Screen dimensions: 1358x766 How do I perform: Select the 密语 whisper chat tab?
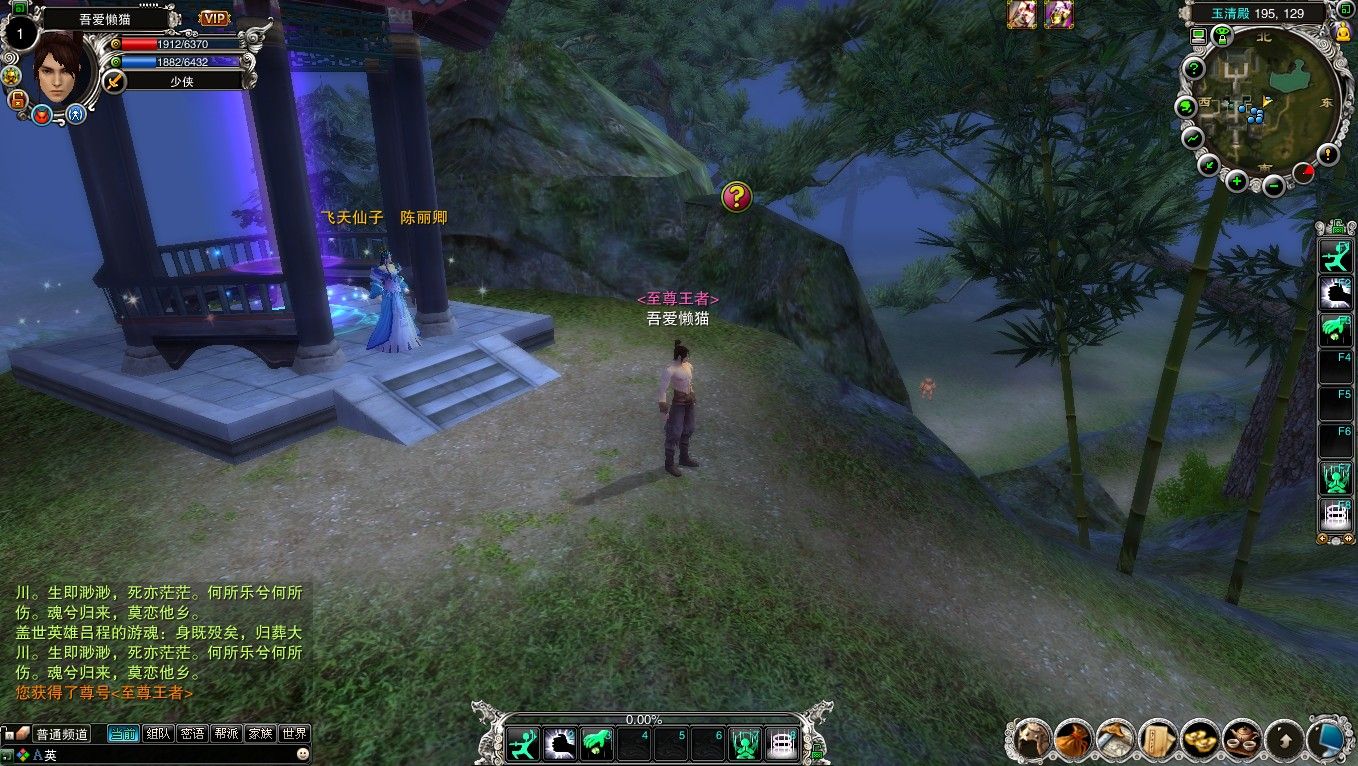point(192,733)
